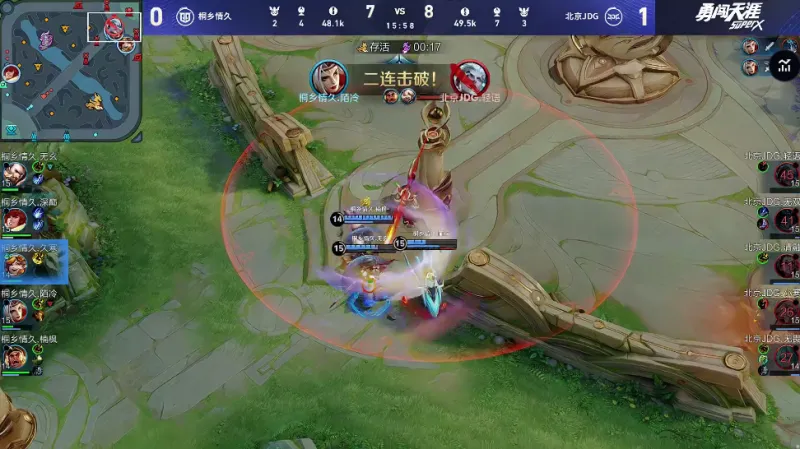Screen dimensions: 800x449
Task: Click the purple tyrant marker on minimap
Action: (x=47, y=38)
